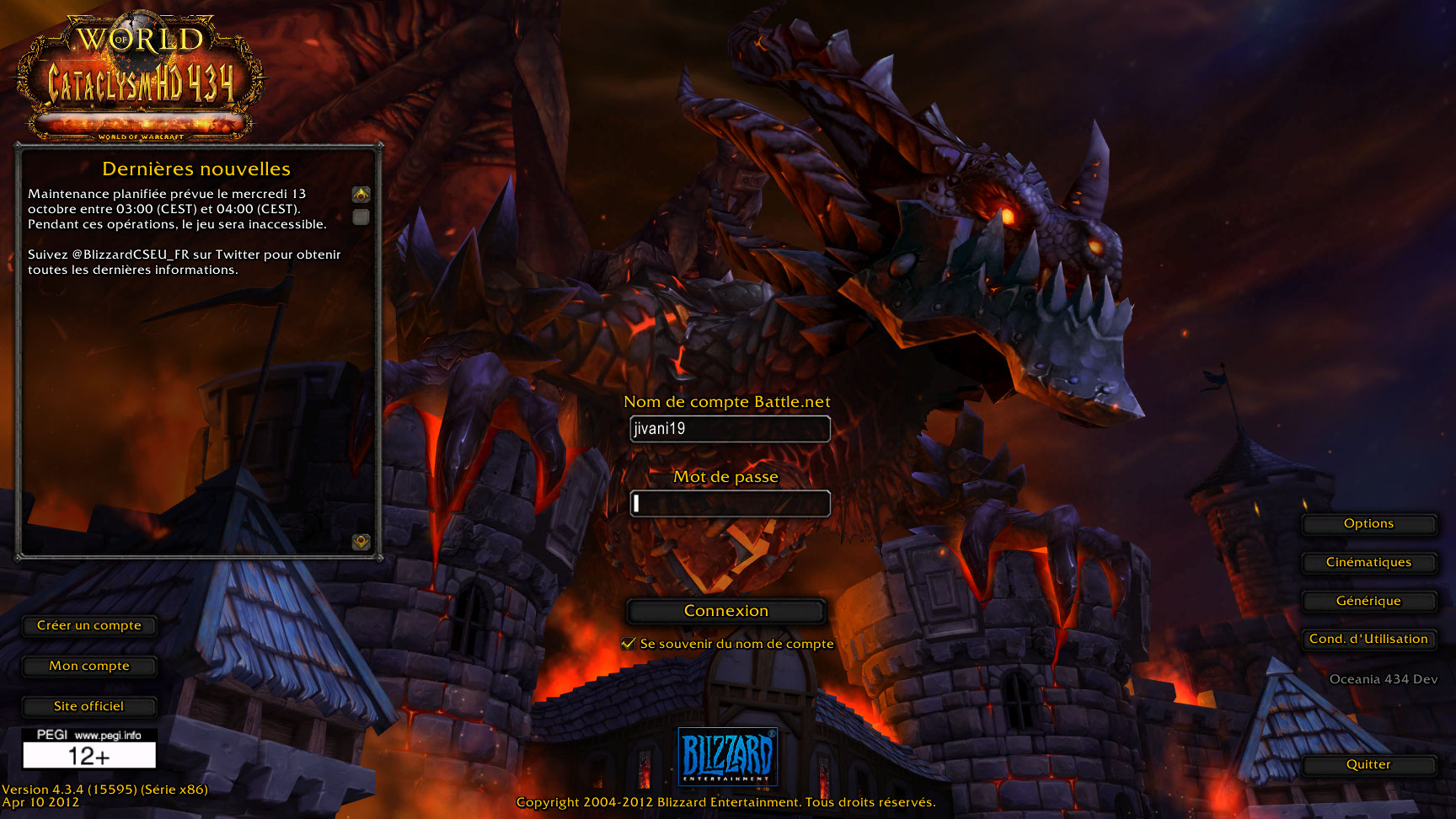1456x819 pixels.
Task: Choose Créer un compte
Action: (x=89, y=626)
